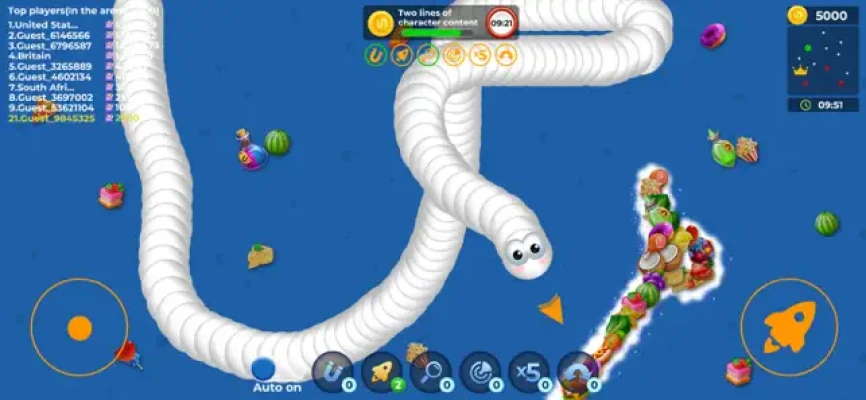Use the rocket booster with 2 charges
This screenshot has width=866, height=400.
[382, 371]
